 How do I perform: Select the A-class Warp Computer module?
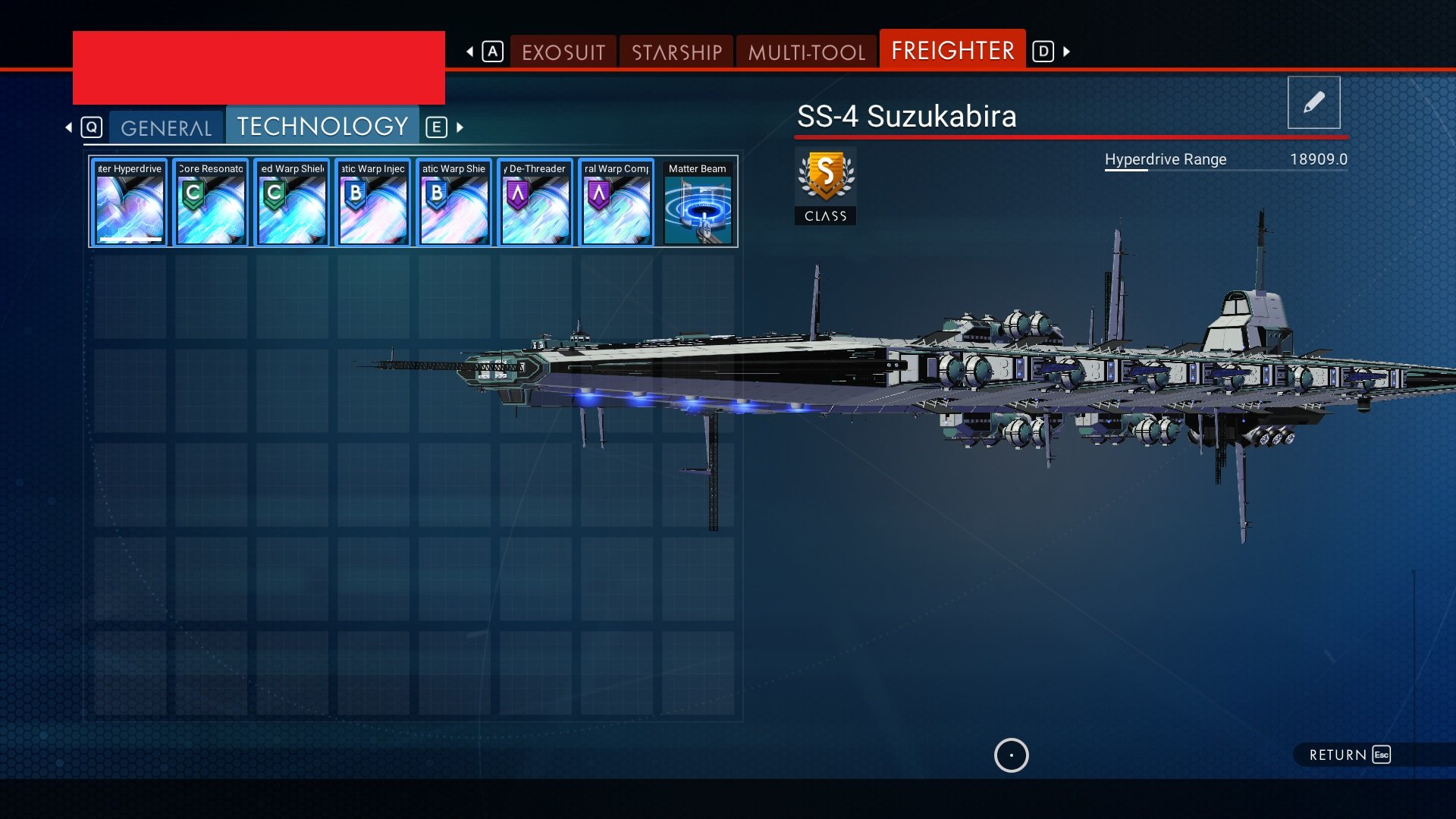coord(617,202)
